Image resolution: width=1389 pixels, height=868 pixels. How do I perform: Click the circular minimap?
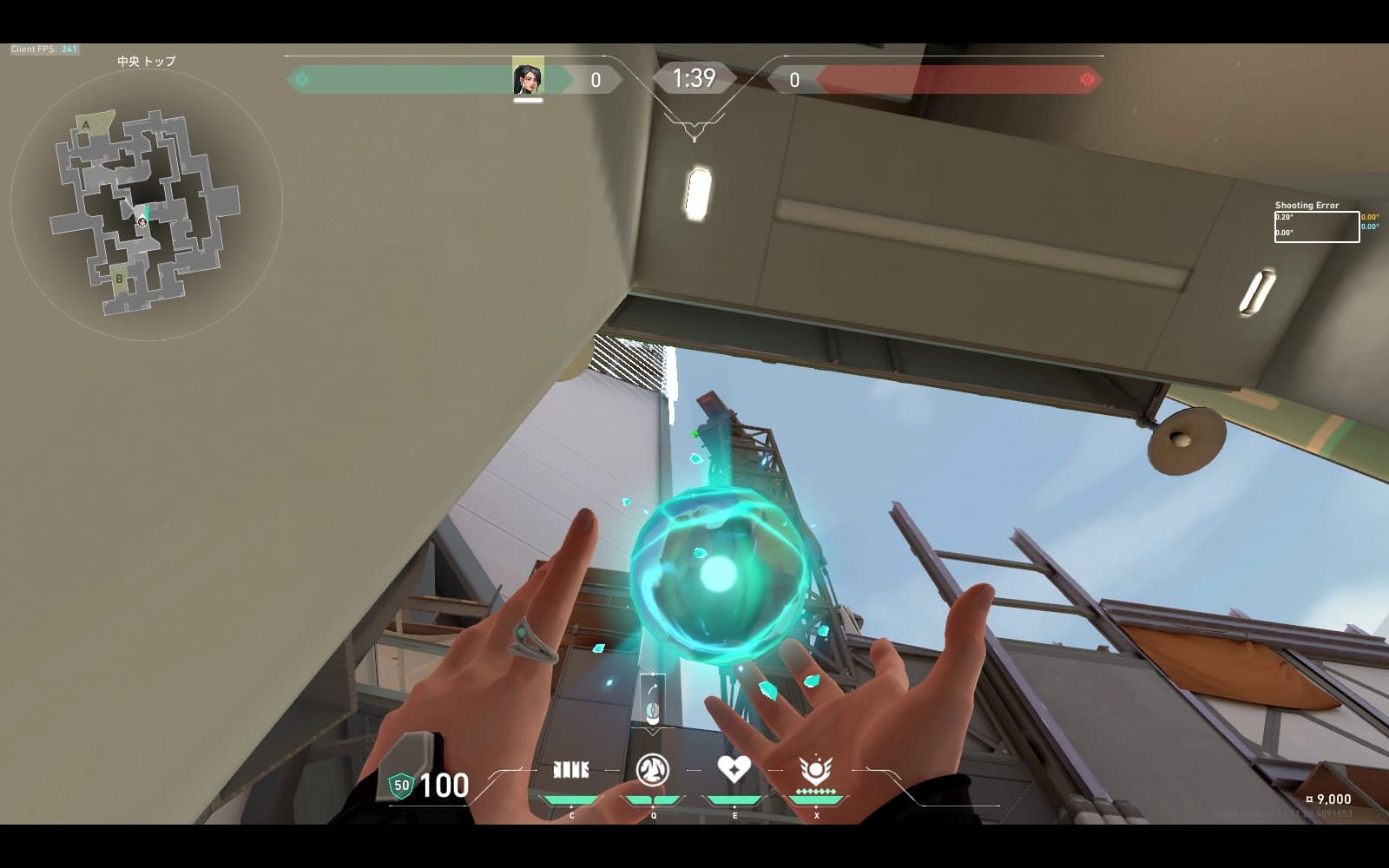click(x=146, y=206)
